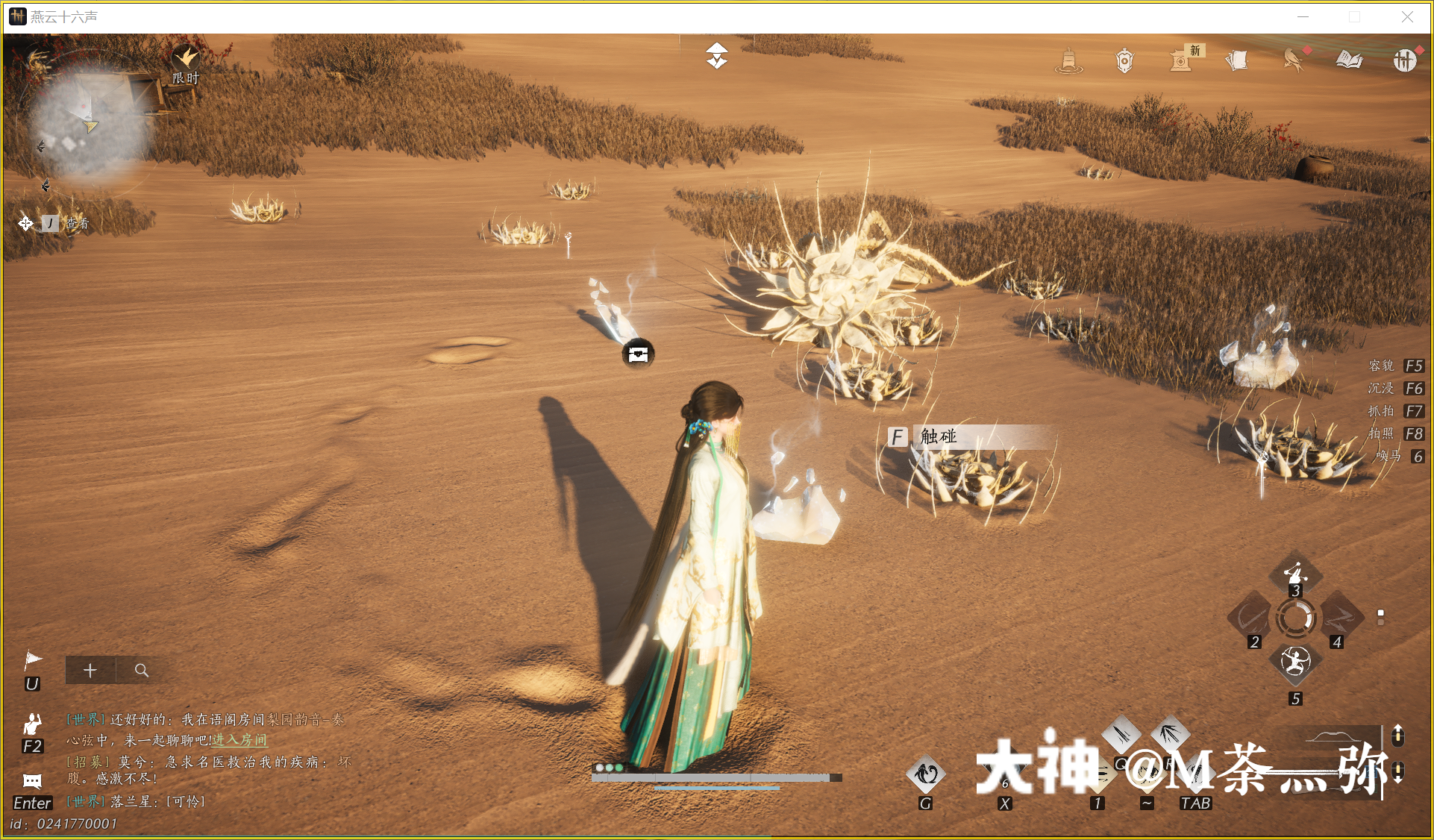Select the circled martial pose slot
1434x840 pixels.
coord(1295,661)
